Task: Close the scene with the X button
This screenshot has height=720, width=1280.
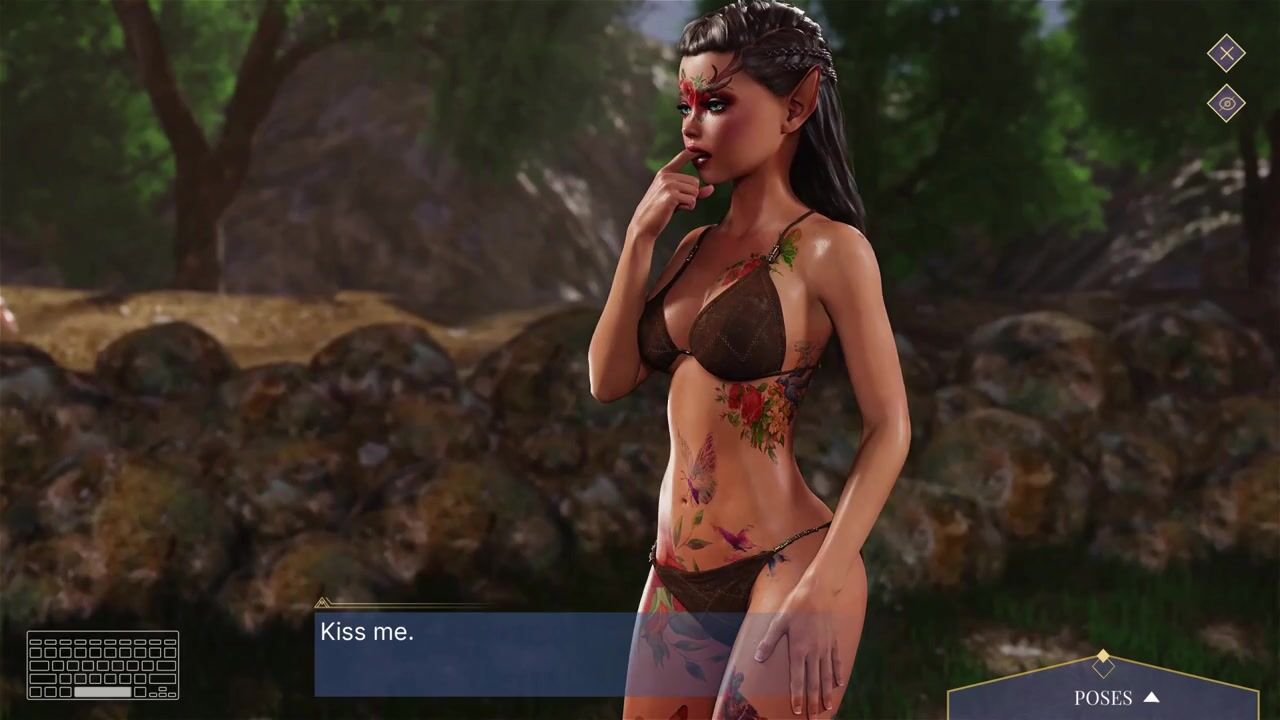Action: (1226, 53)
